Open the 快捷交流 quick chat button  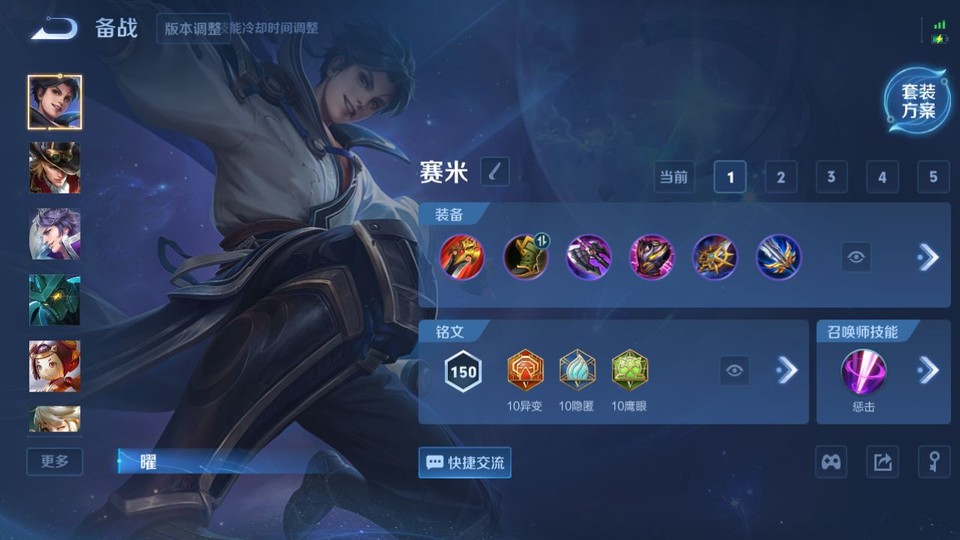(x=465, y=463)
